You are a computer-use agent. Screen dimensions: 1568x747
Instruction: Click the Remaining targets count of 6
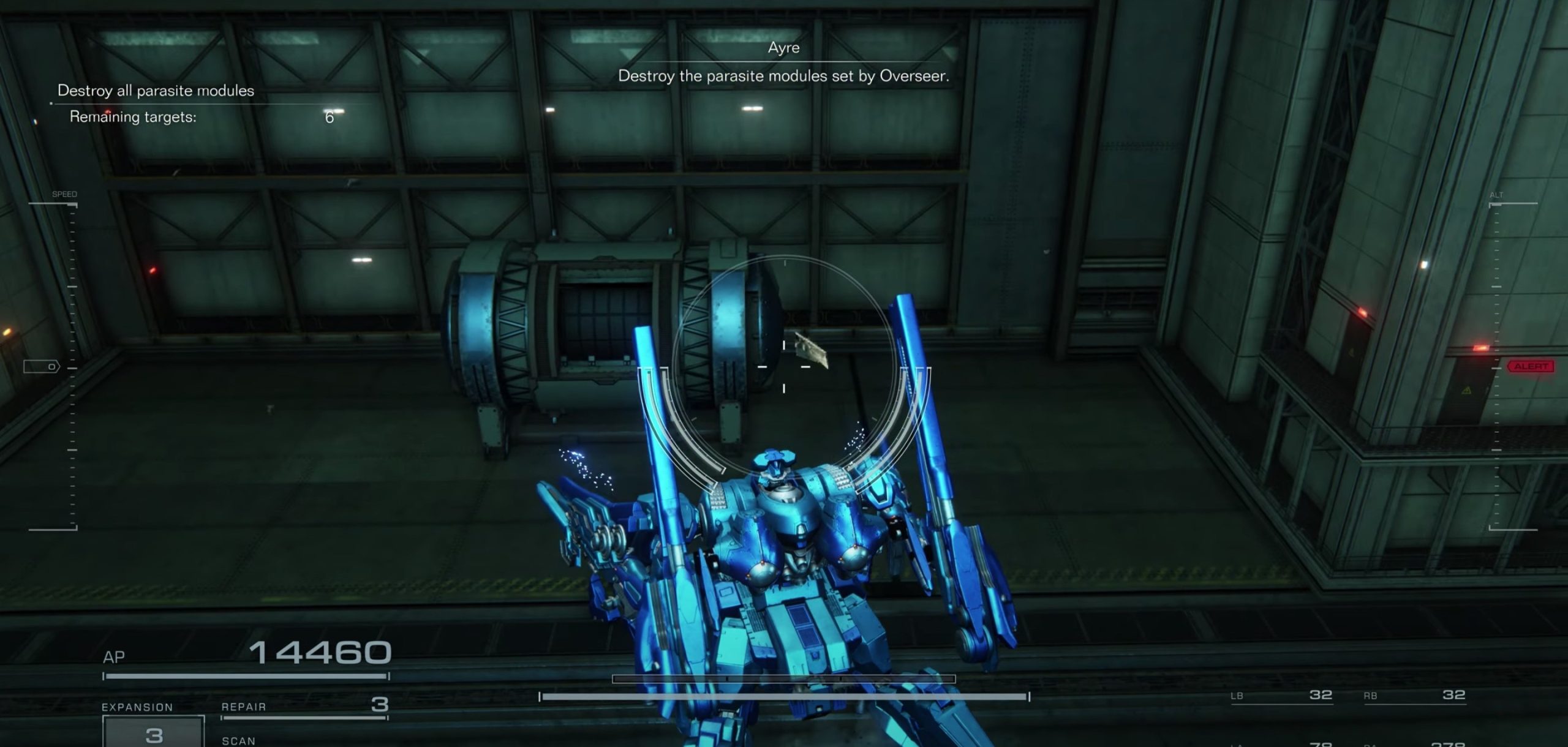pyautogui.click(x=328, y=117)
